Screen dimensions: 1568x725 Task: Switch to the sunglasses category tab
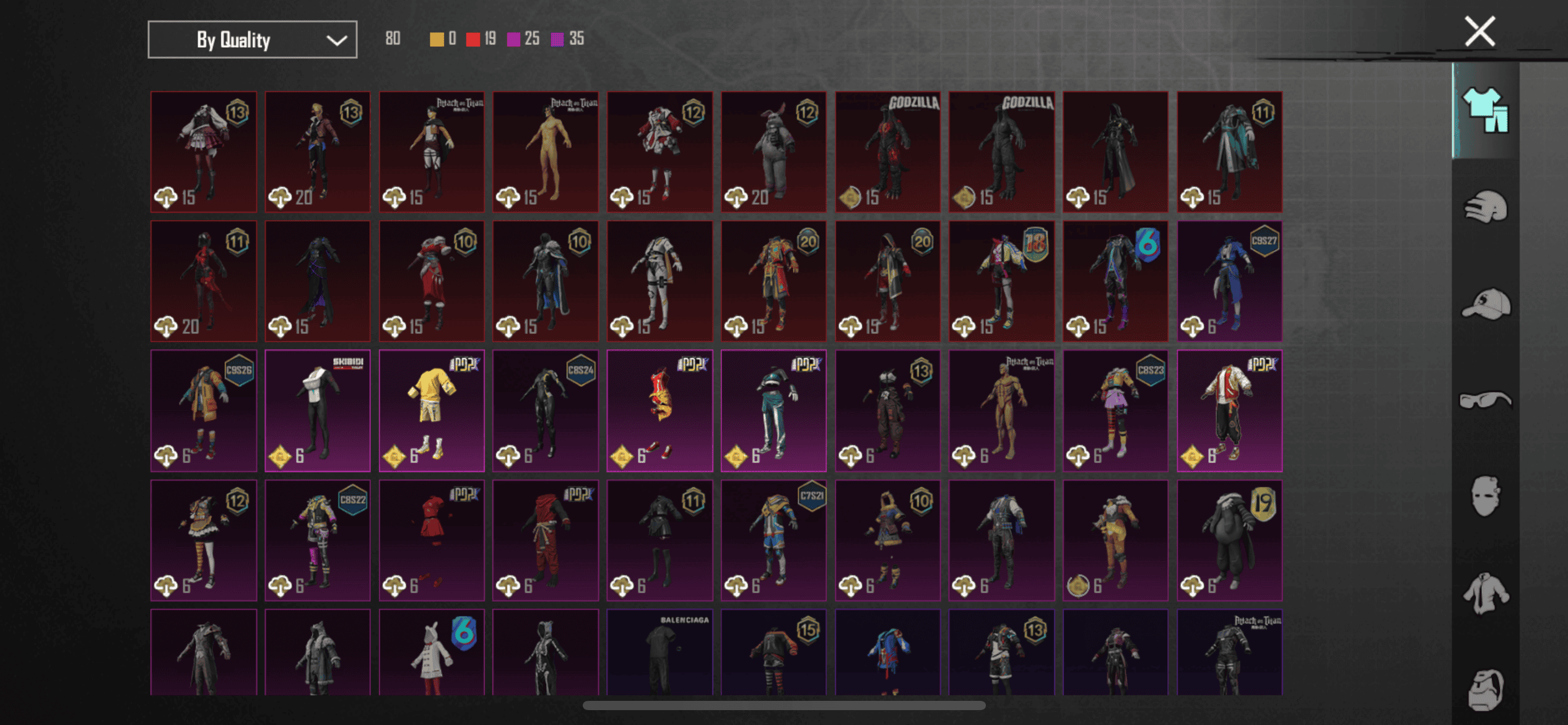[1485, 400]
